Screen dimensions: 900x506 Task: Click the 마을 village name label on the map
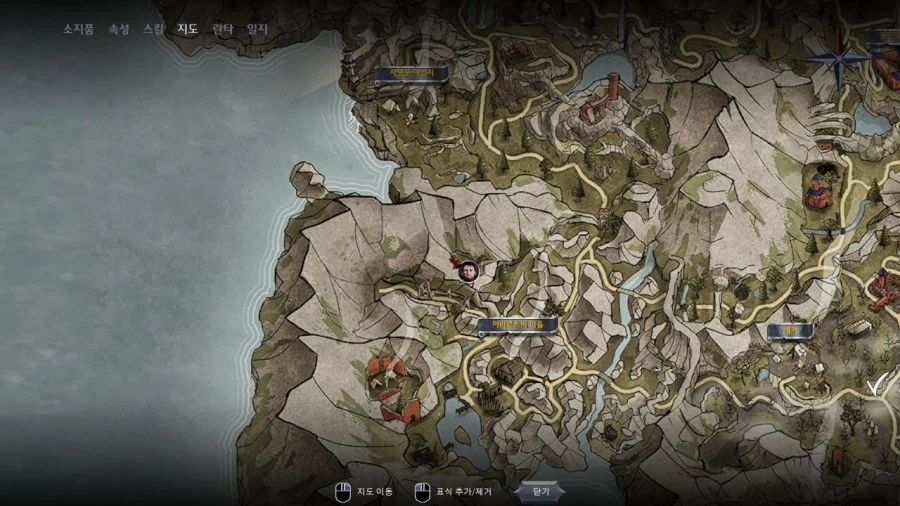pyautogui.click(x=517, y=325)
